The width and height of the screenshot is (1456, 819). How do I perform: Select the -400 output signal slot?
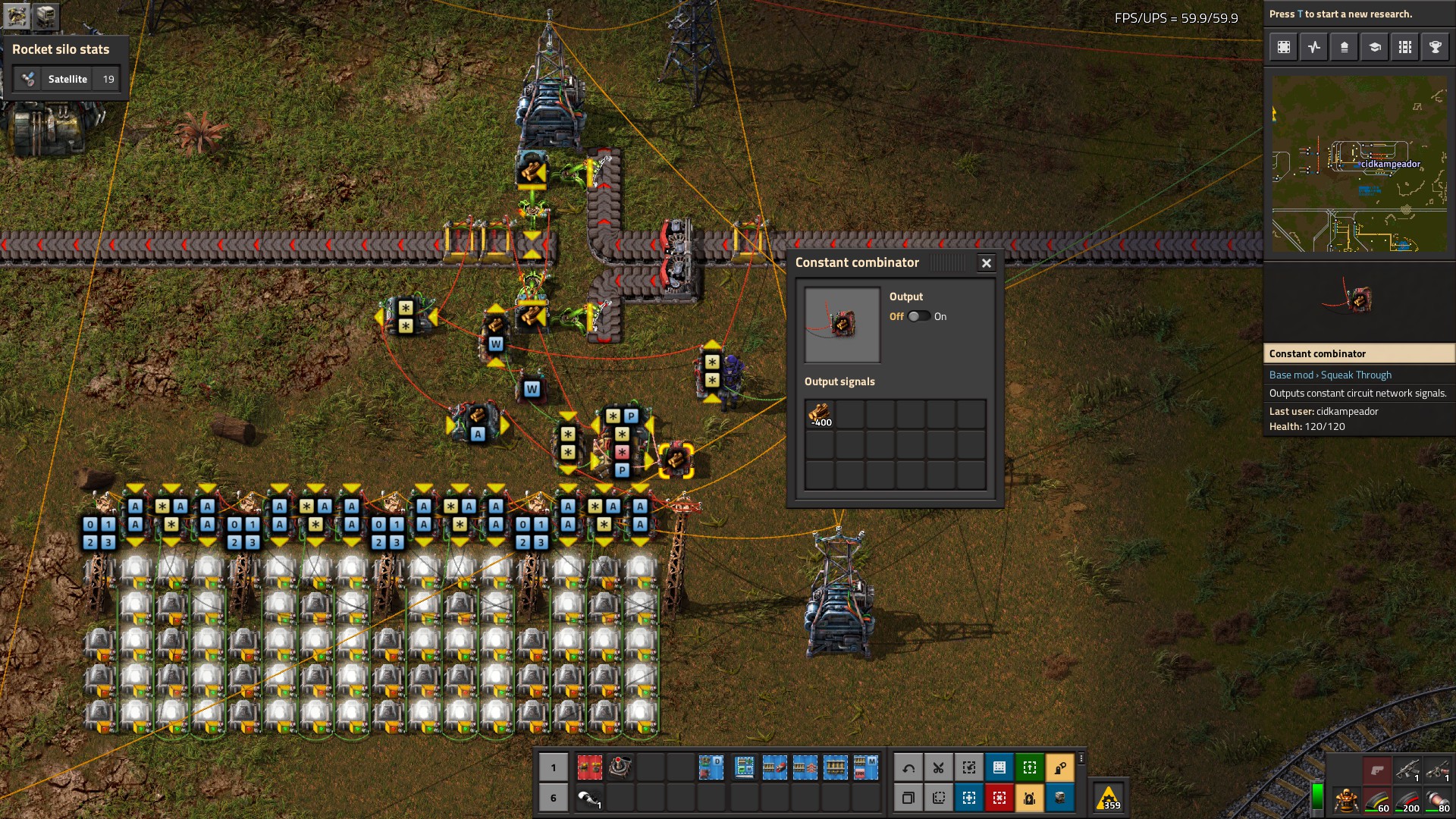(x=820, y=415)
